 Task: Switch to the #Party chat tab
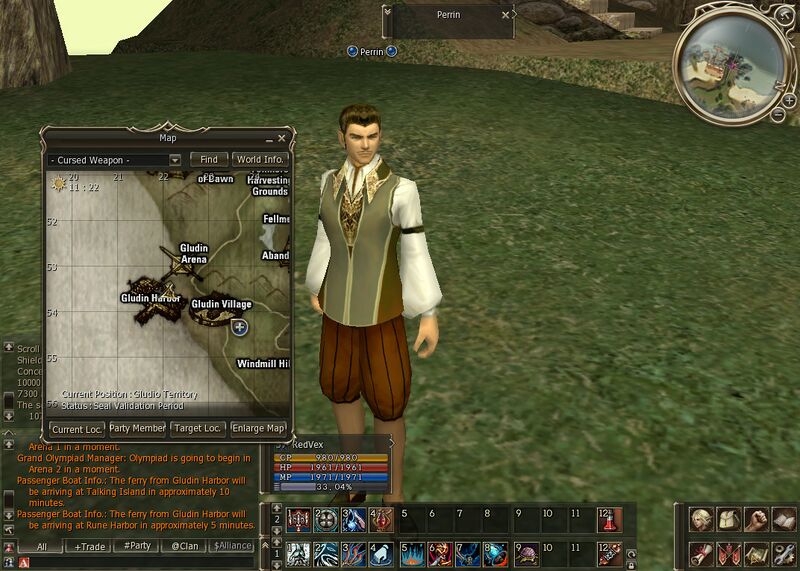pyautogui.click(x=137, y=546)
